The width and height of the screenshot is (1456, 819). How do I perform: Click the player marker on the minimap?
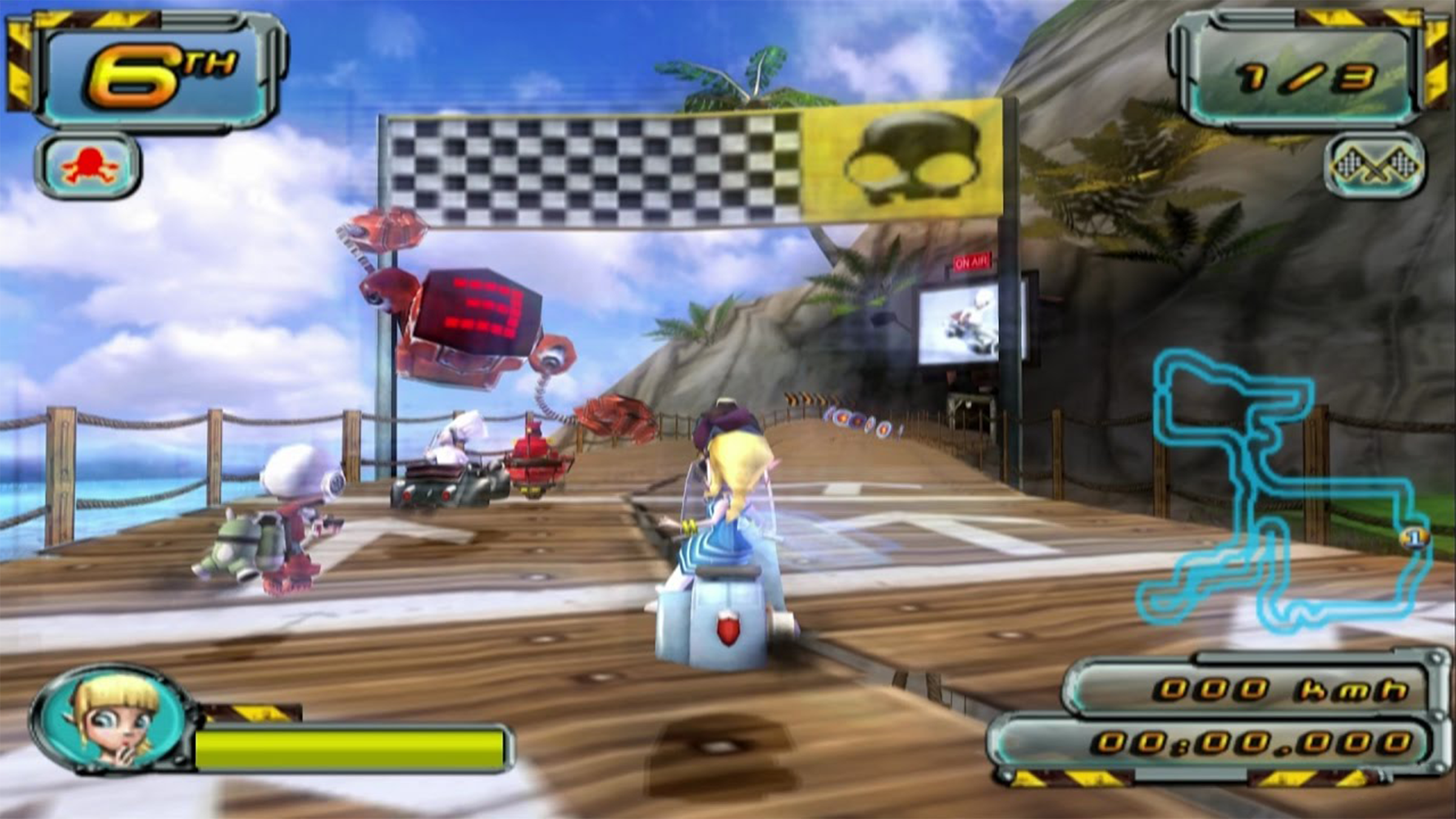[1415, 538]
